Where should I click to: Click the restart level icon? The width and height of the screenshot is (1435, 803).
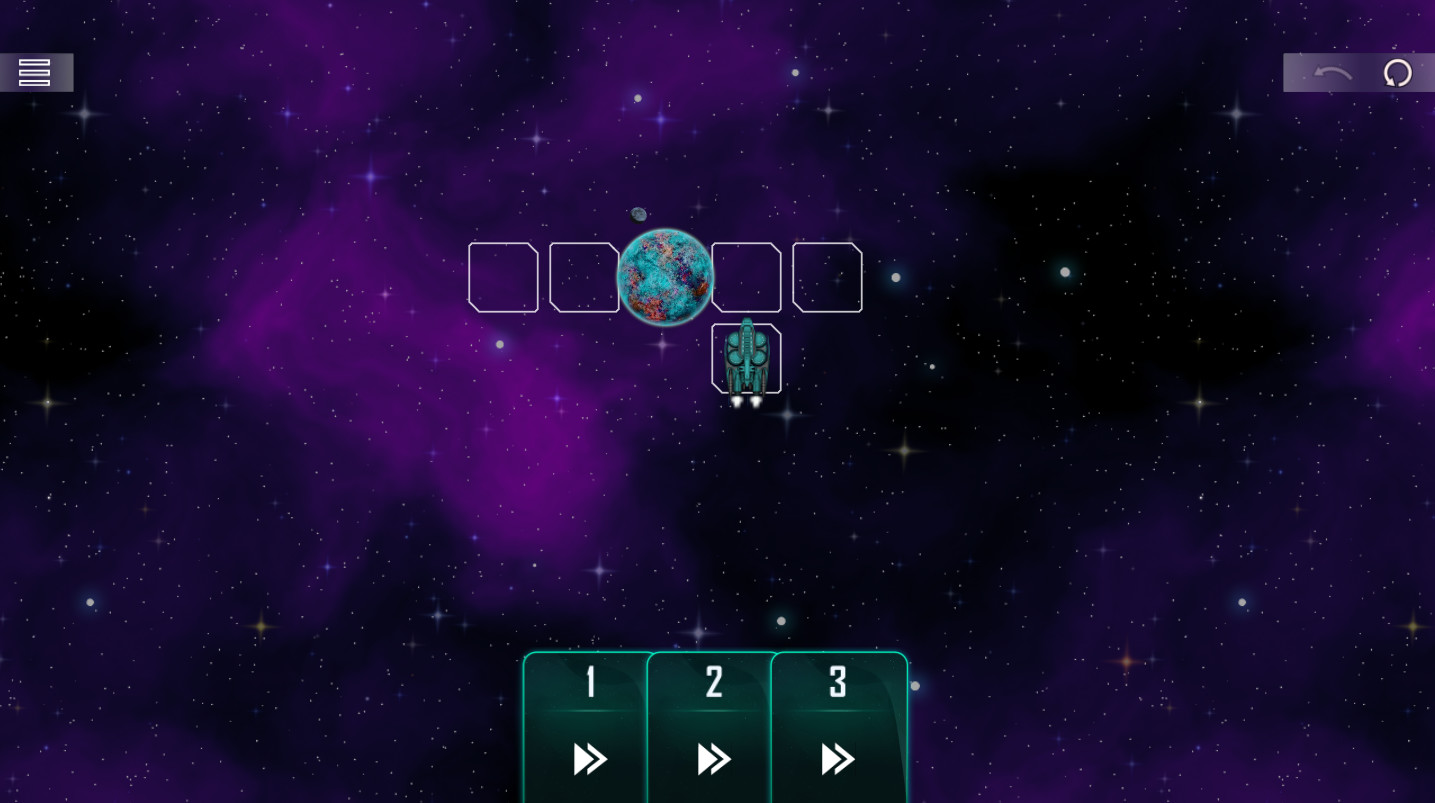(x=1397, y=73)
